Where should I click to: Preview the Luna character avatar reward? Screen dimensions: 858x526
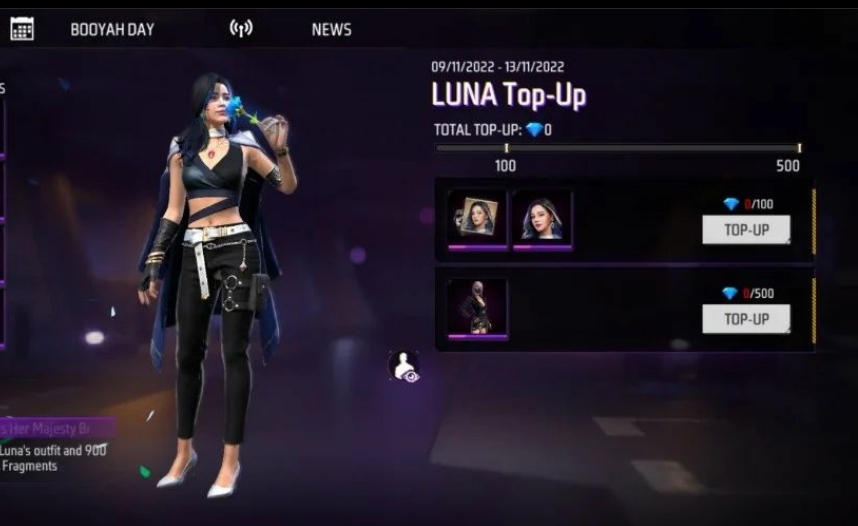click(542, 219)
